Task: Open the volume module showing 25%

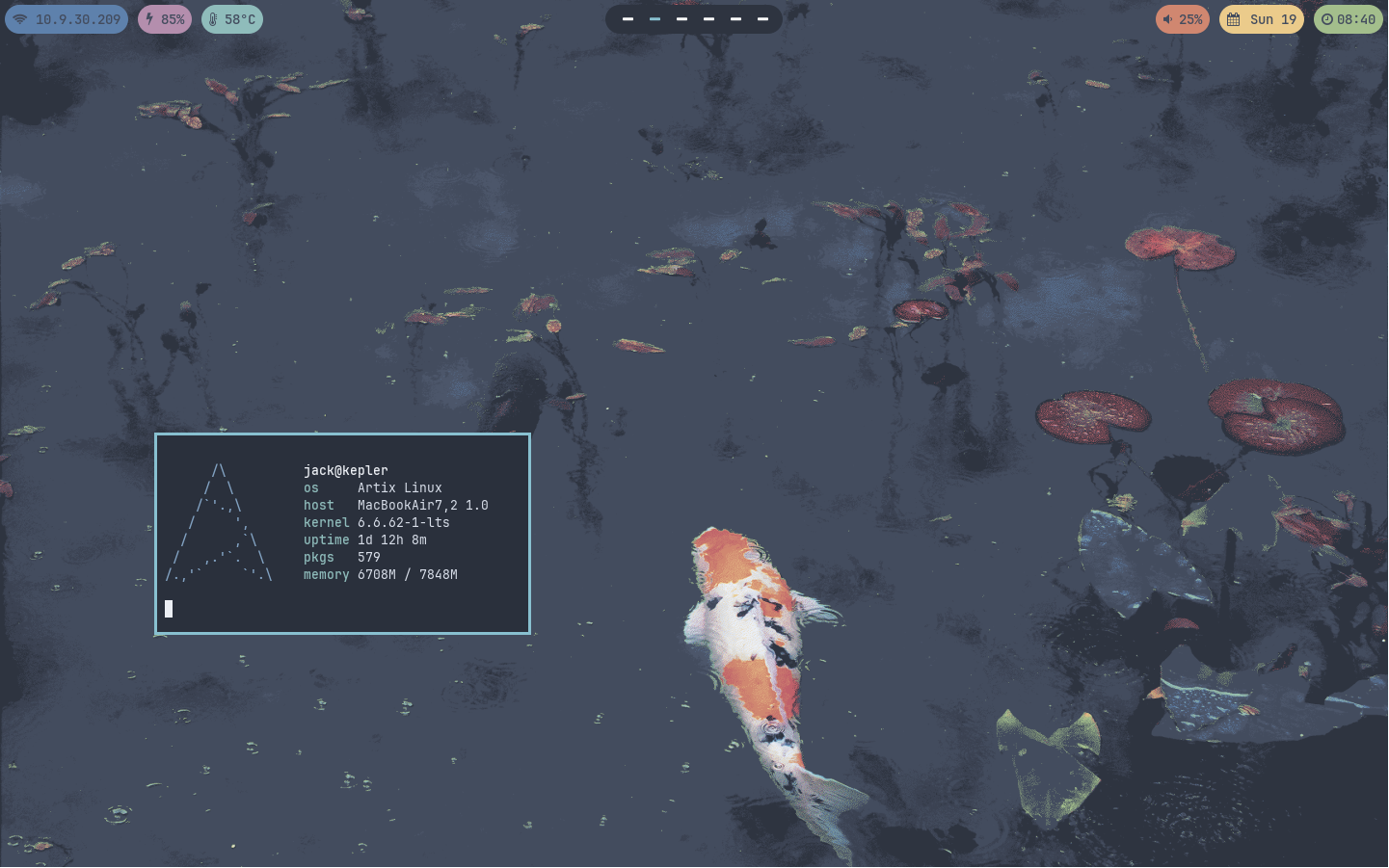Action: [x=1182, y=19]
